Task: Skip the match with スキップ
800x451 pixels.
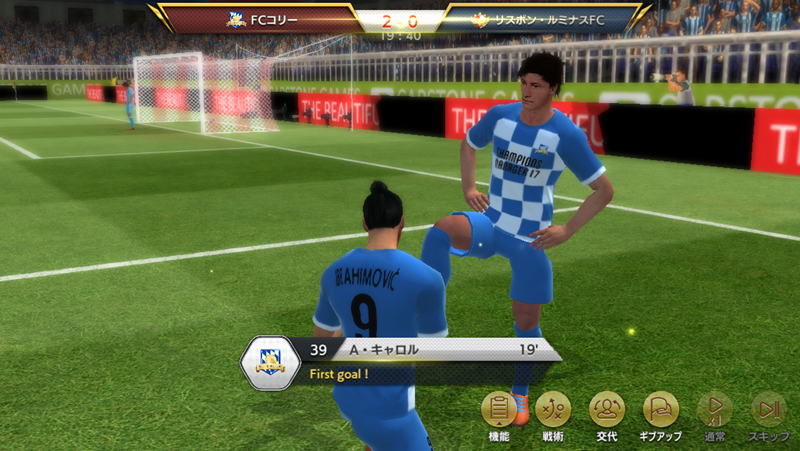Action: tap(768, 410)
